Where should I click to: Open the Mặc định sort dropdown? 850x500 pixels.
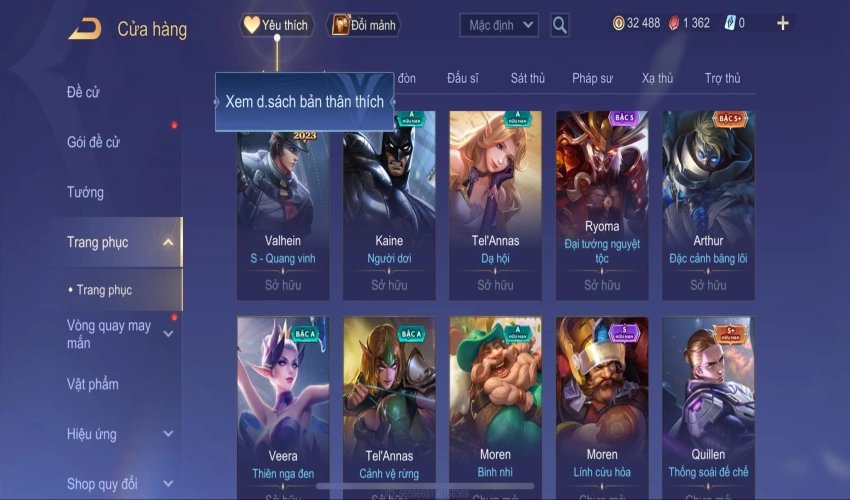coord(500,25)
